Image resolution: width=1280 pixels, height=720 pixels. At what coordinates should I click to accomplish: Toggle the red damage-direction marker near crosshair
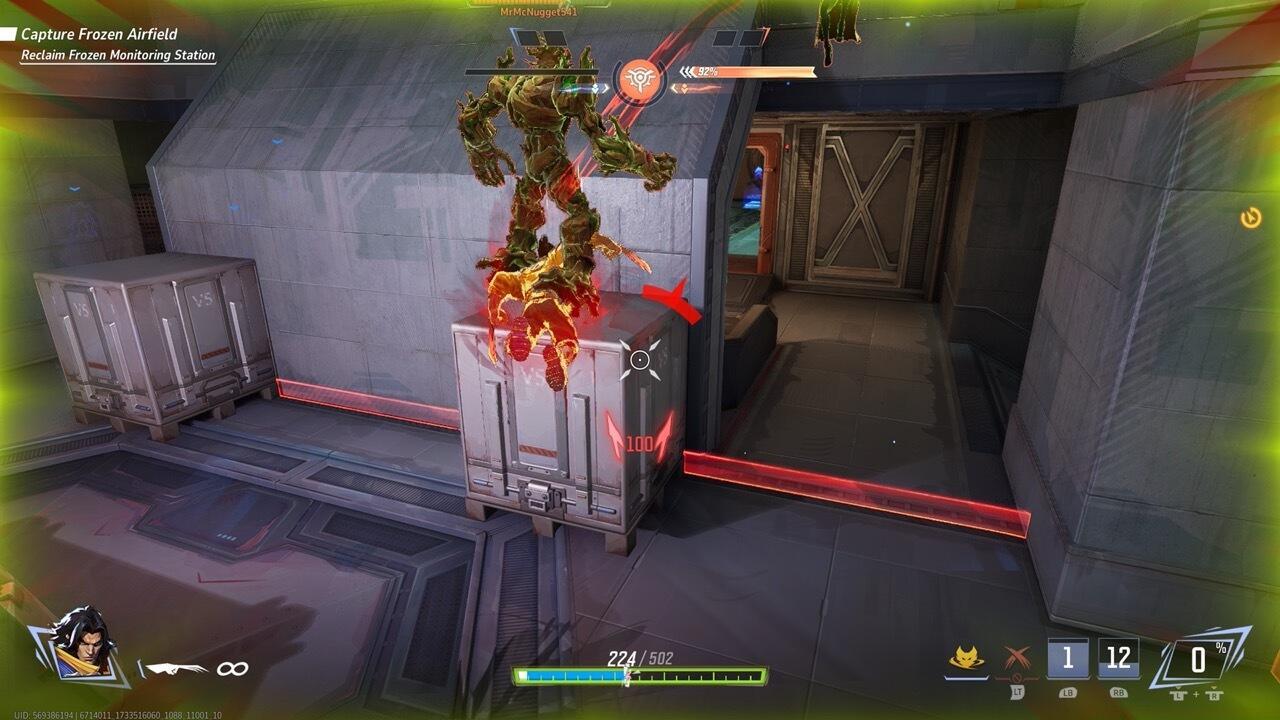coord(673,297)
